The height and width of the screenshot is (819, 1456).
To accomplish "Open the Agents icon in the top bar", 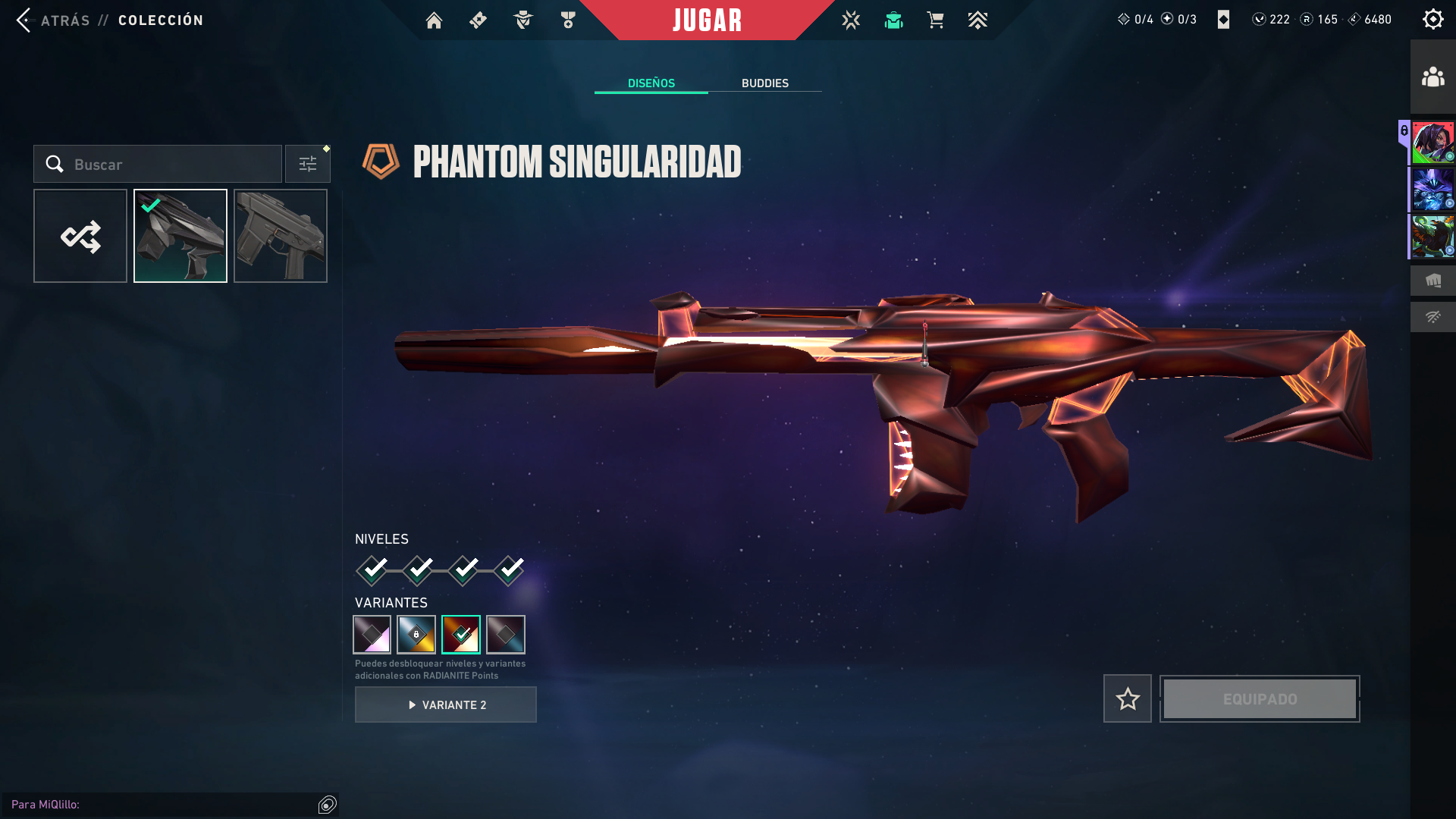I will pos(522,20).
